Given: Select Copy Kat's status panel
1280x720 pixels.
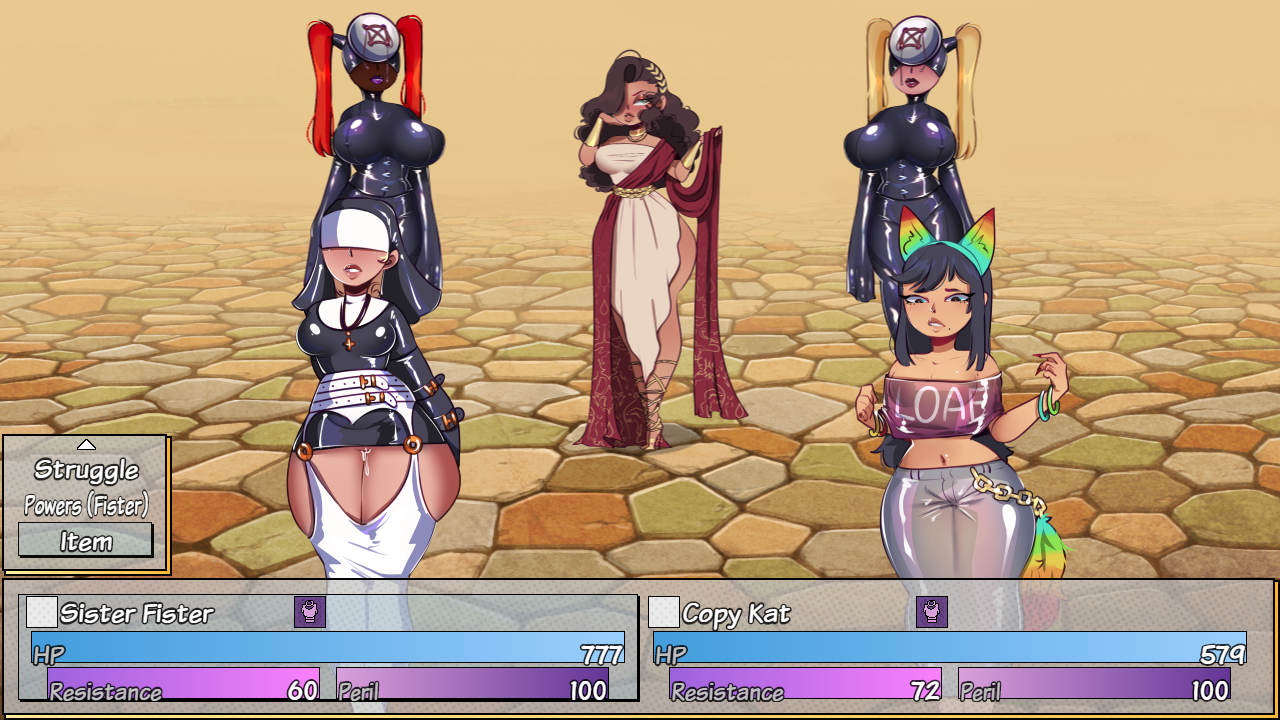Looking at the screenshot, I should pos(950,648).
